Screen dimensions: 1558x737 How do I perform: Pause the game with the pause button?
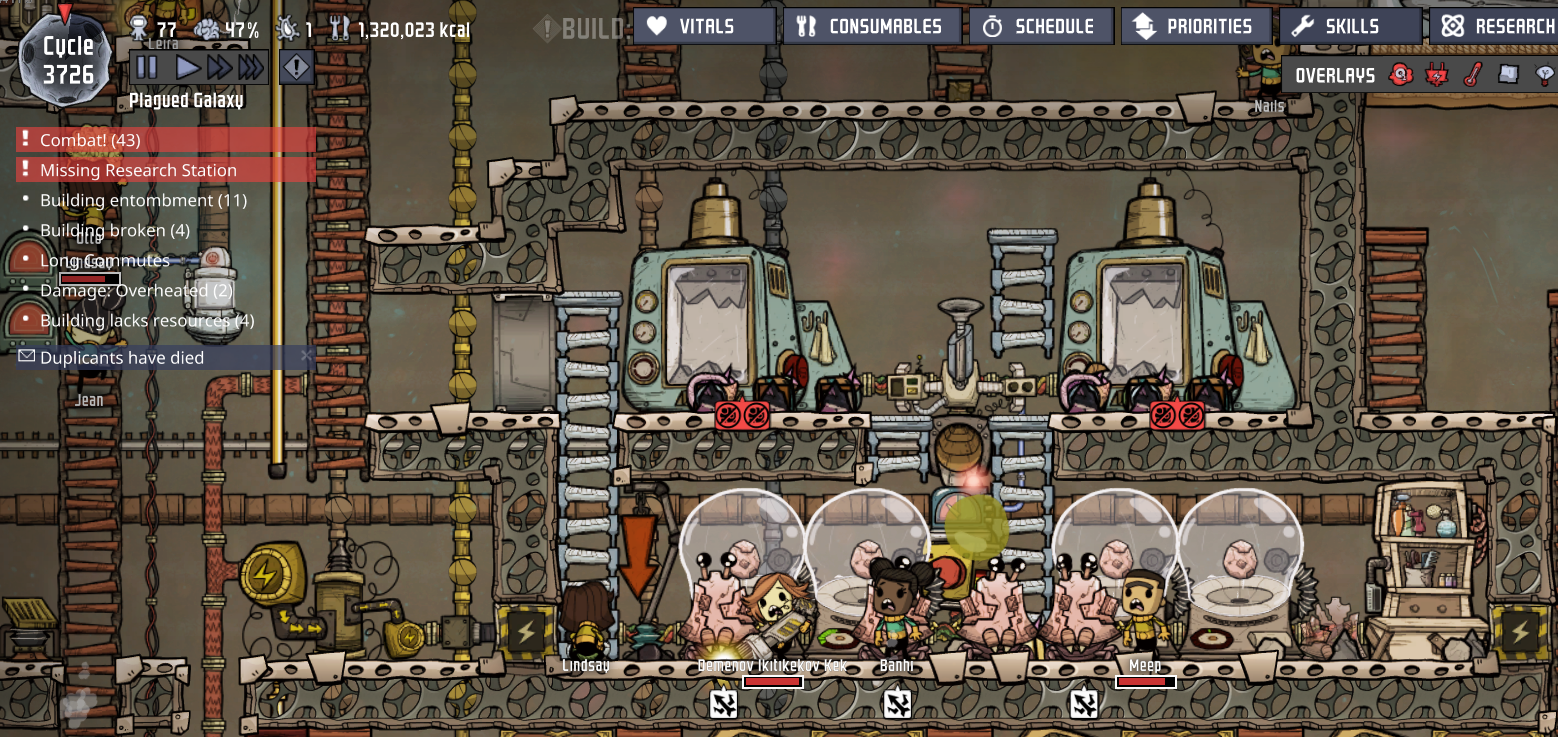tap(147, 68)
